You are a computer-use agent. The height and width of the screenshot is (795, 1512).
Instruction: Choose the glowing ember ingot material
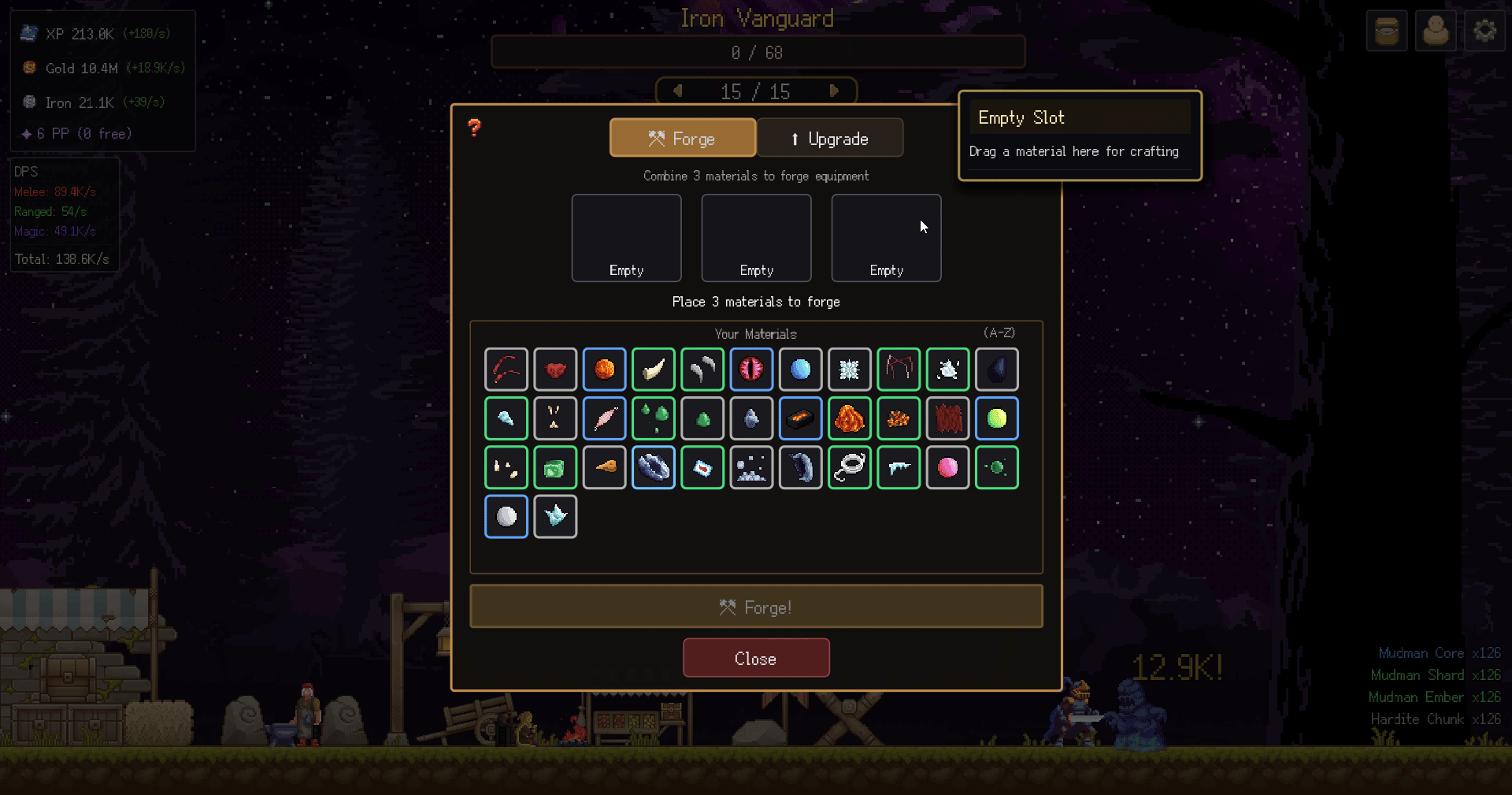point(800,418)
